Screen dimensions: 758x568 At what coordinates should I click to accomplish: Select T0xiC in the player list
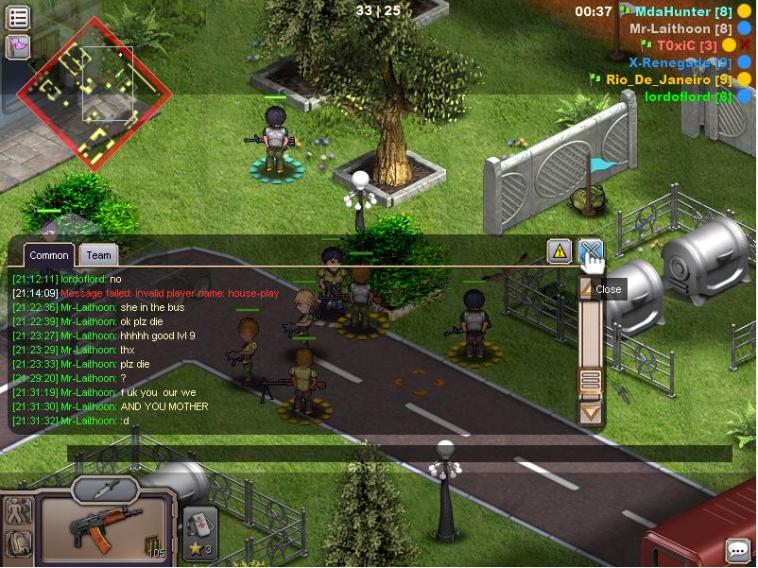click(x=686, y=45)
